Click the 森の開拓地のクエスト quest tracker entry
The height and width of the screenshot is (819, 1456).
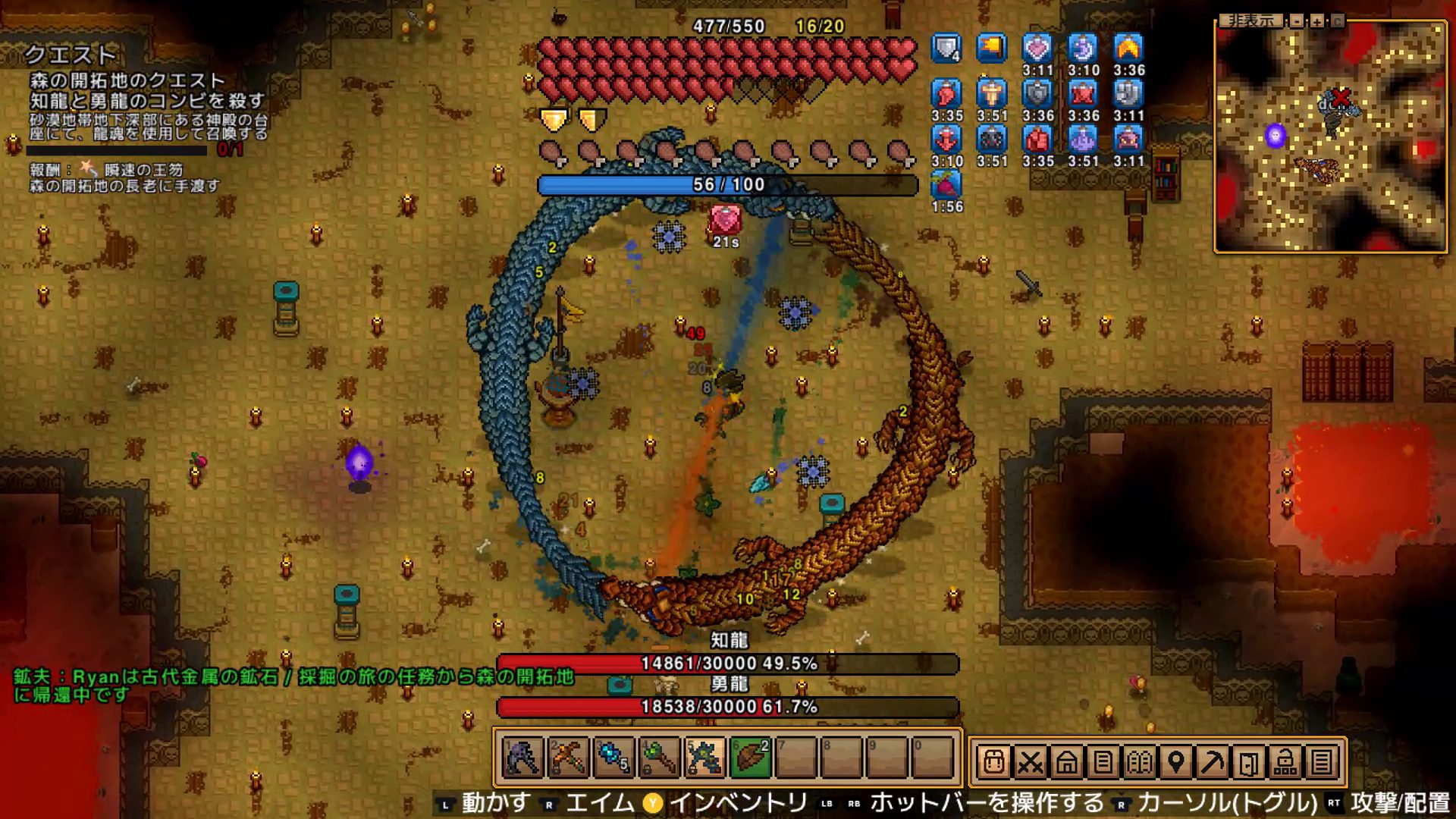click(127, 80)
